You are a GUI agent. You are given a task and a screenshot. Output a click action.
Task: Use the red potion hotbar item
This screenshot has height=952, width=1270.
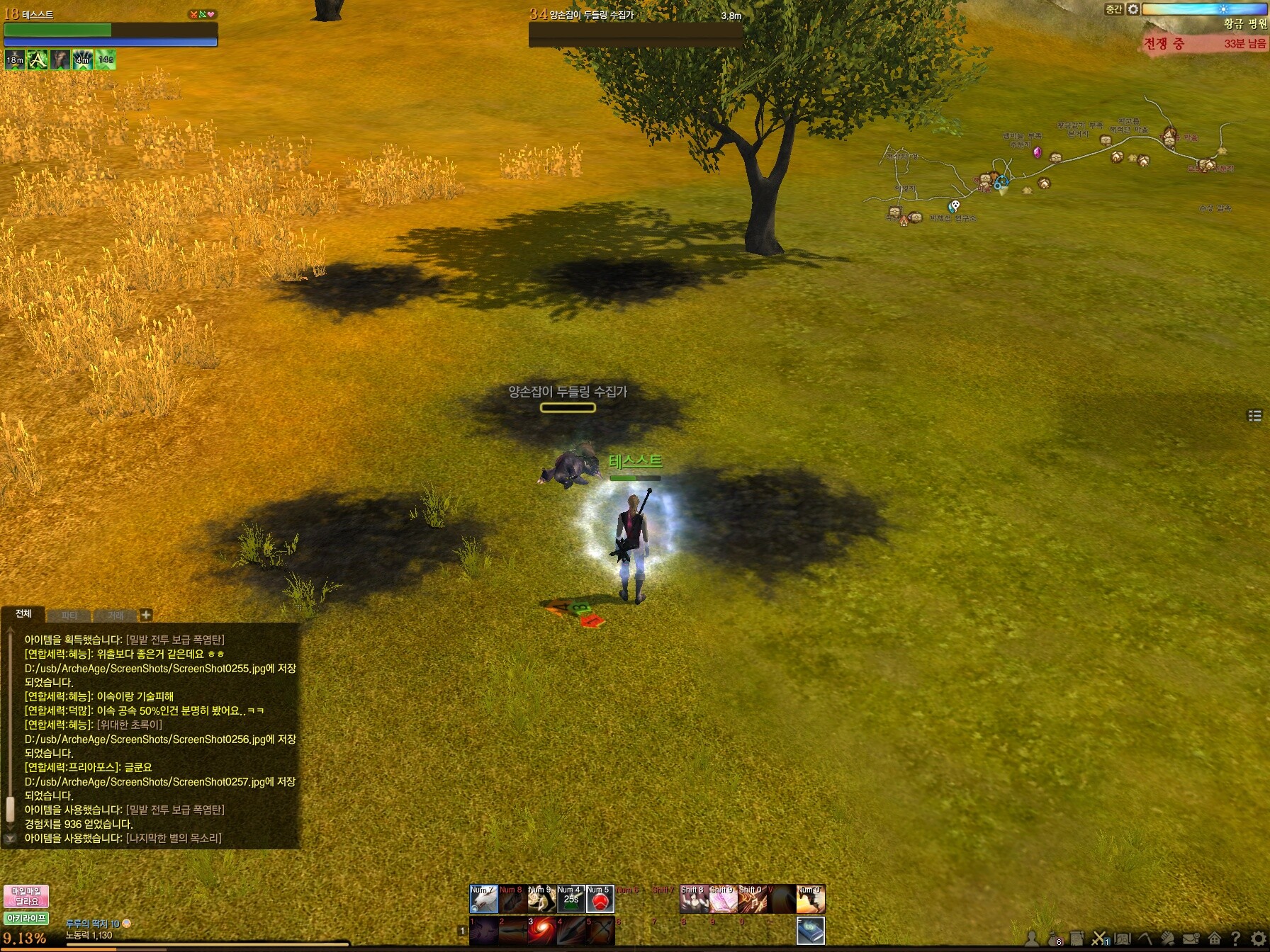coord(600,900)
